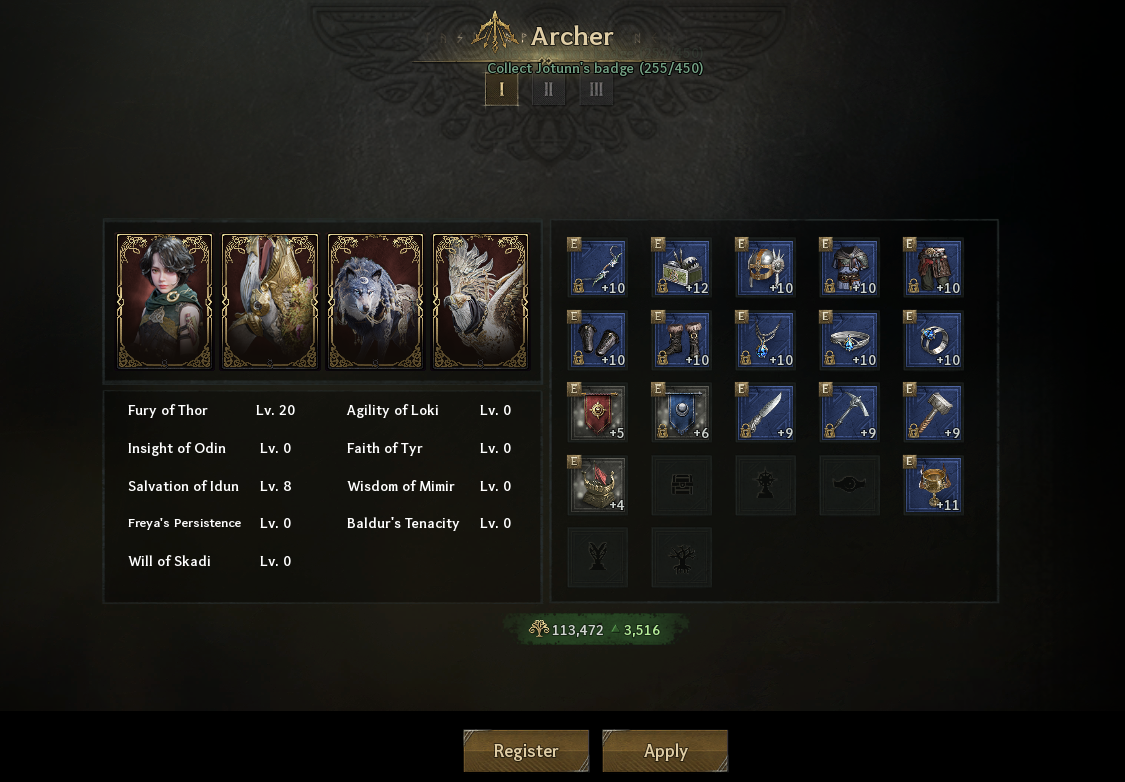This screenshot has height=782, width=1125.
Task: Select the fur boots slot
Action: pos(682,341)
